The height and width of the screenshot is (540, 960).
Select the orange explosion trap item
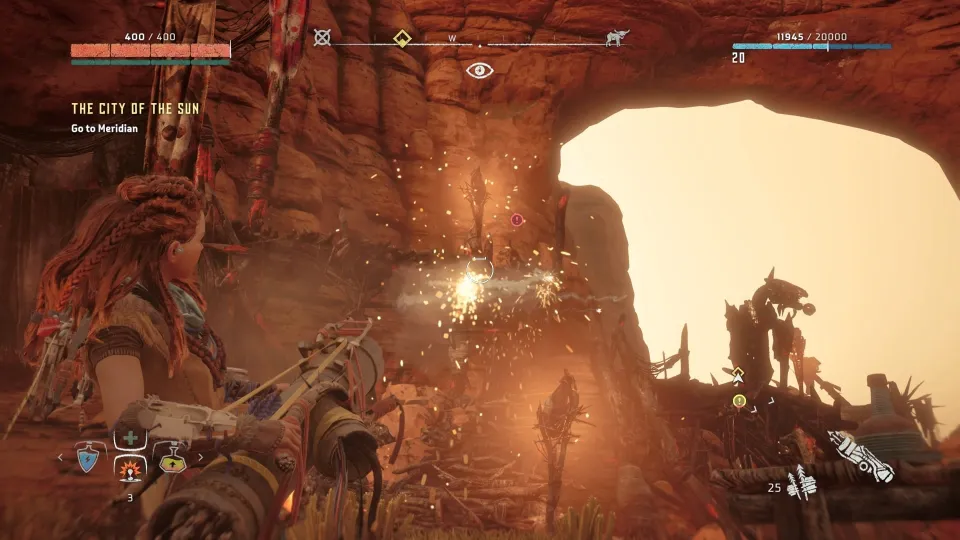pyautogui.click(x=129, y=468)
